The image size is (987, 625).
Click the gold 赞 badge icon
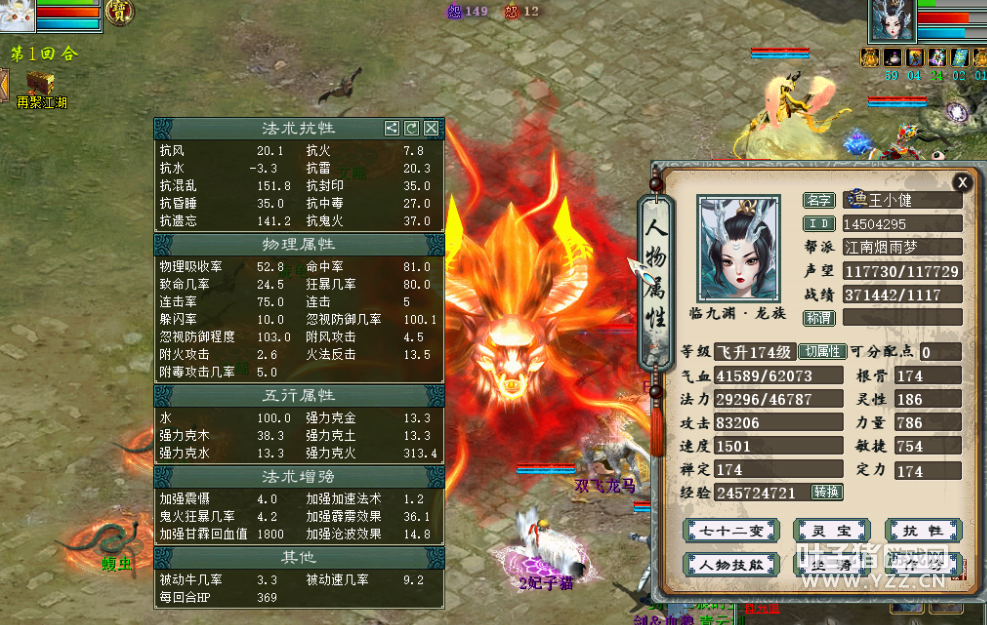118,12
